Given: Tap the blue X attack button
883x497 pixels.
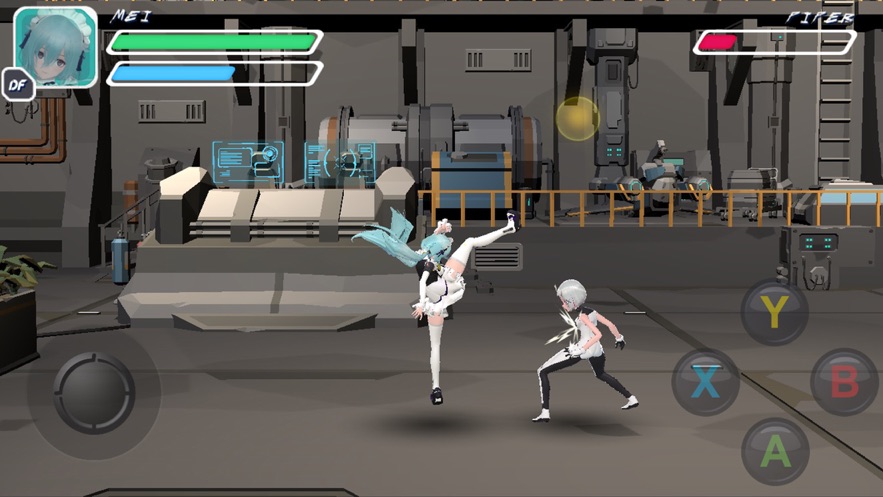Looking at the screenshot, I should click(706, 381).
